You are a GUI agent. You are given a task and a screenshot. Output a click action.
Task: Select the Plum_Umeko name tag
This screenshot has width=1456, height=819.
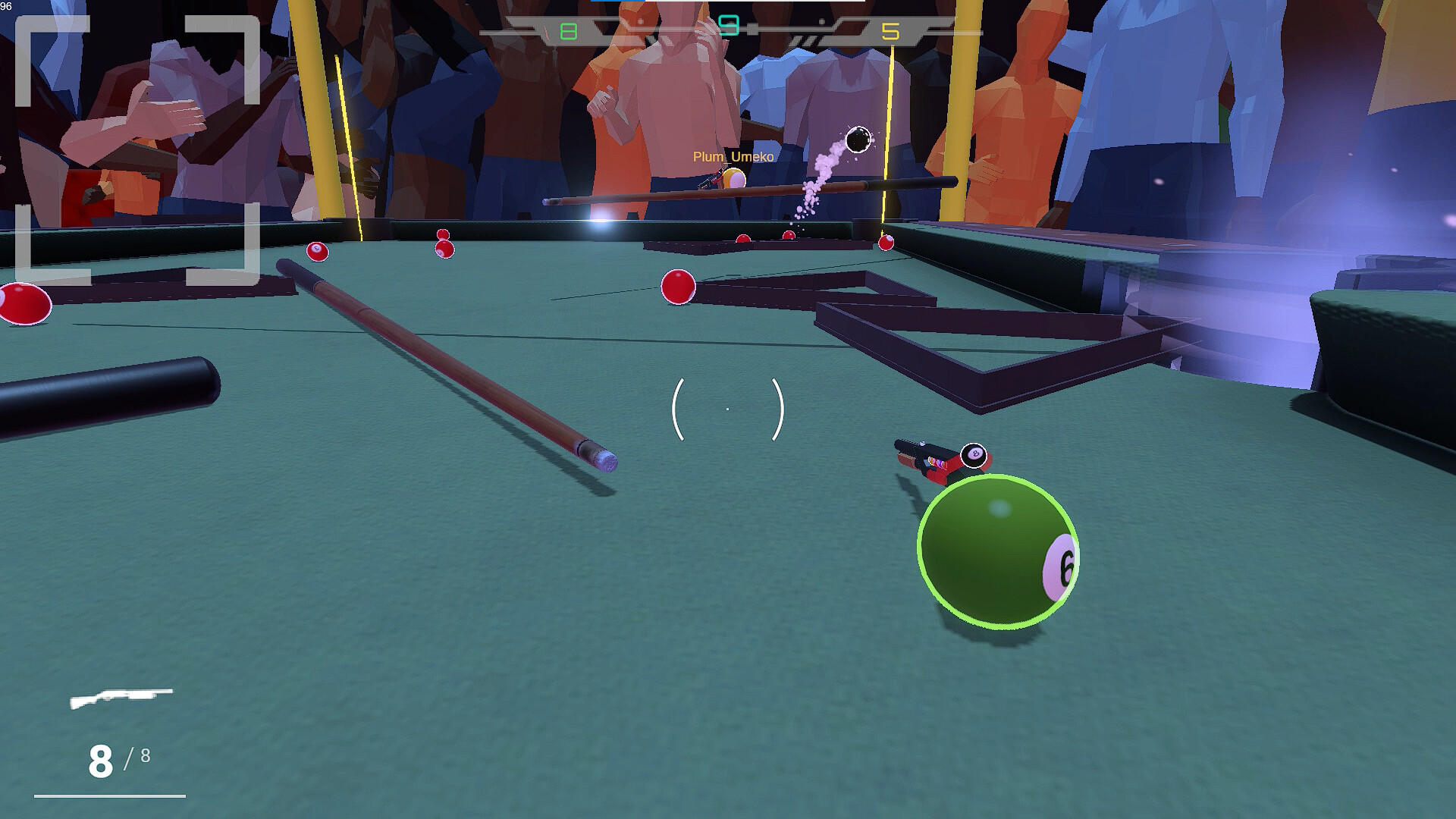tap(732, 158)
